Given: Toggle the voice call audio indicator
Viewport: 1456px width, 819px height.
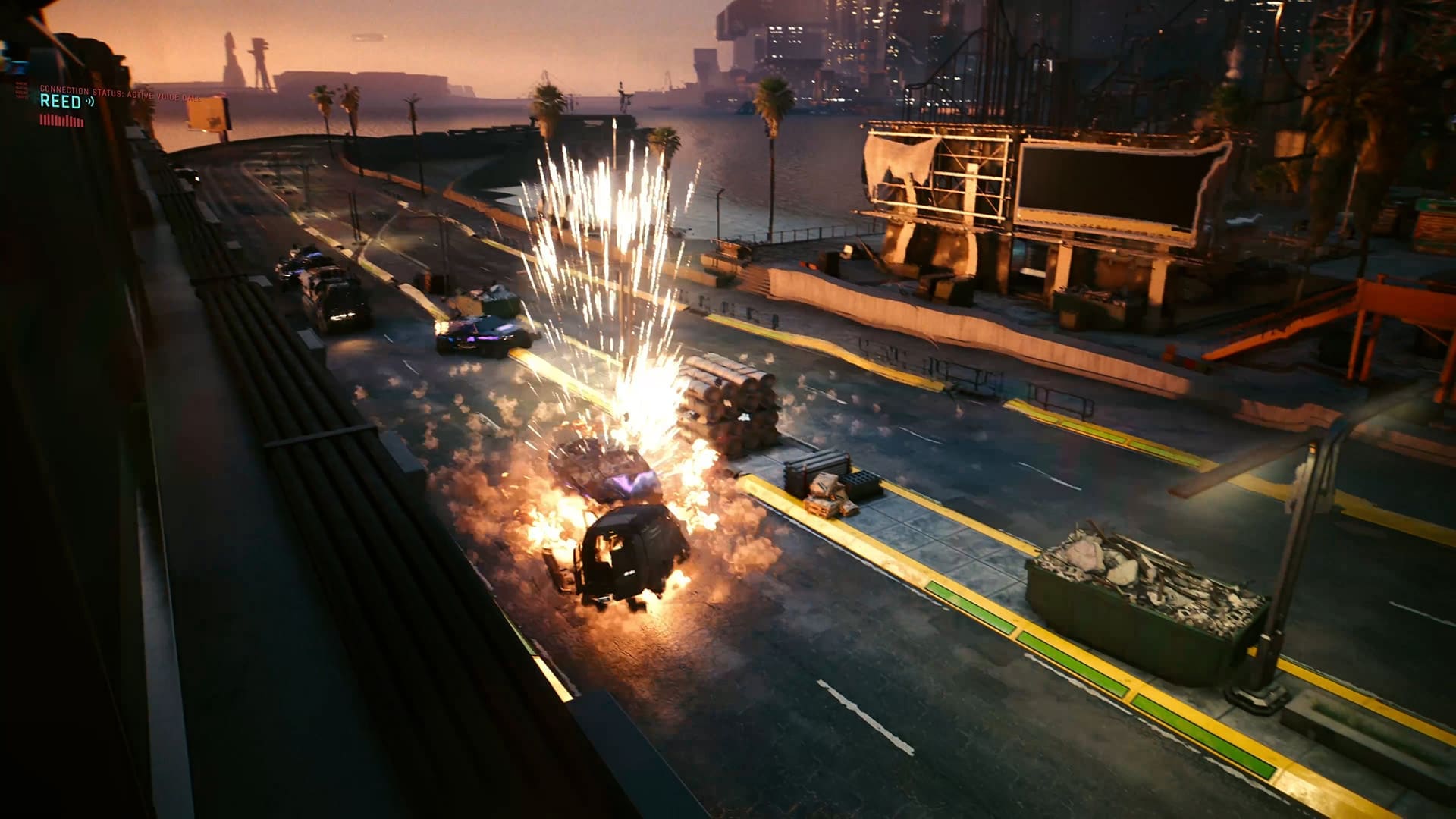Looking at the screenshot, I should pyautogui.click(x=89, y=102).
